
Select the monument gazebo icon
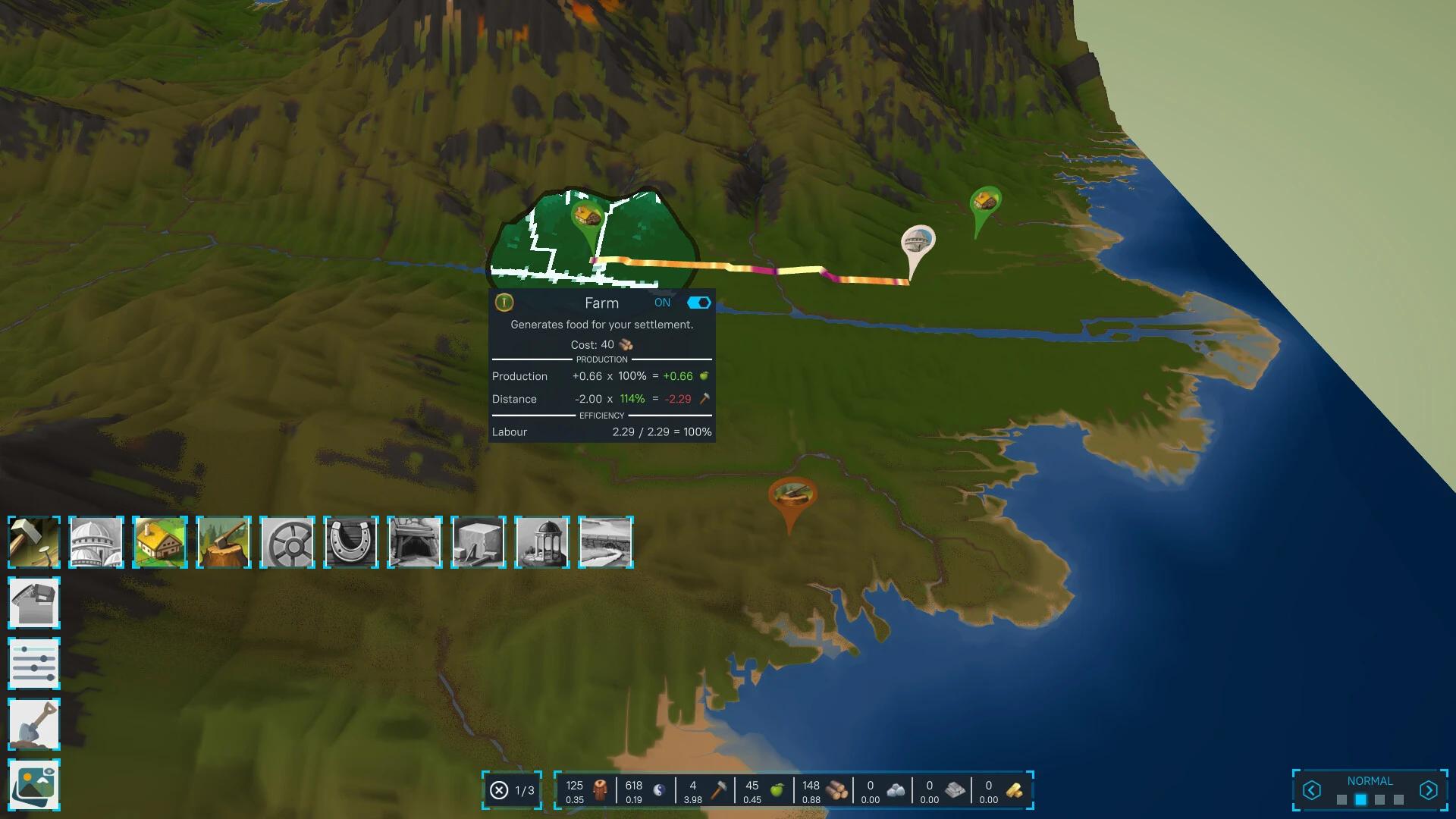[542, 541]
